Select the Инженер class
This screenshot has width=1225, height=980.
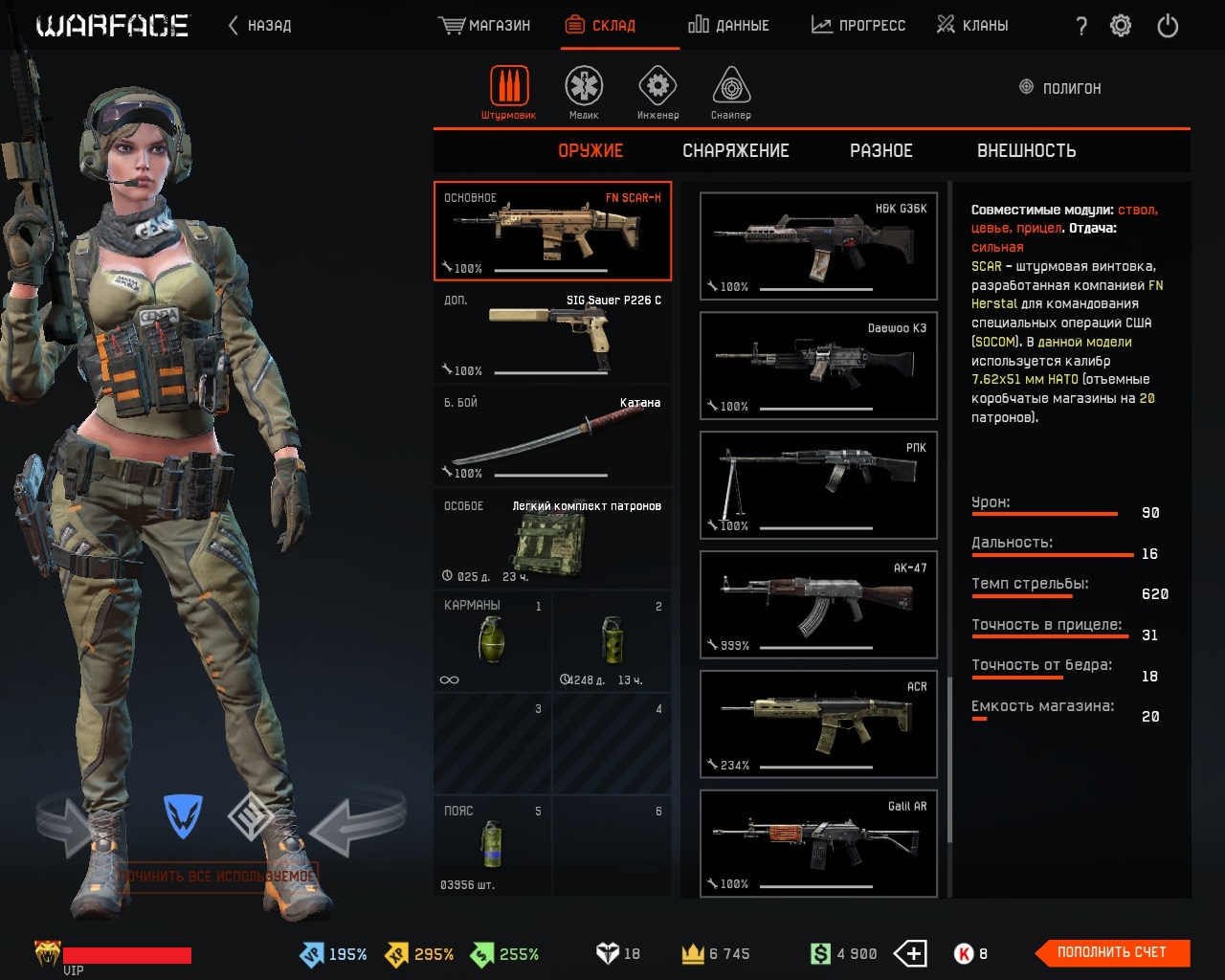[x=657, y=93]
